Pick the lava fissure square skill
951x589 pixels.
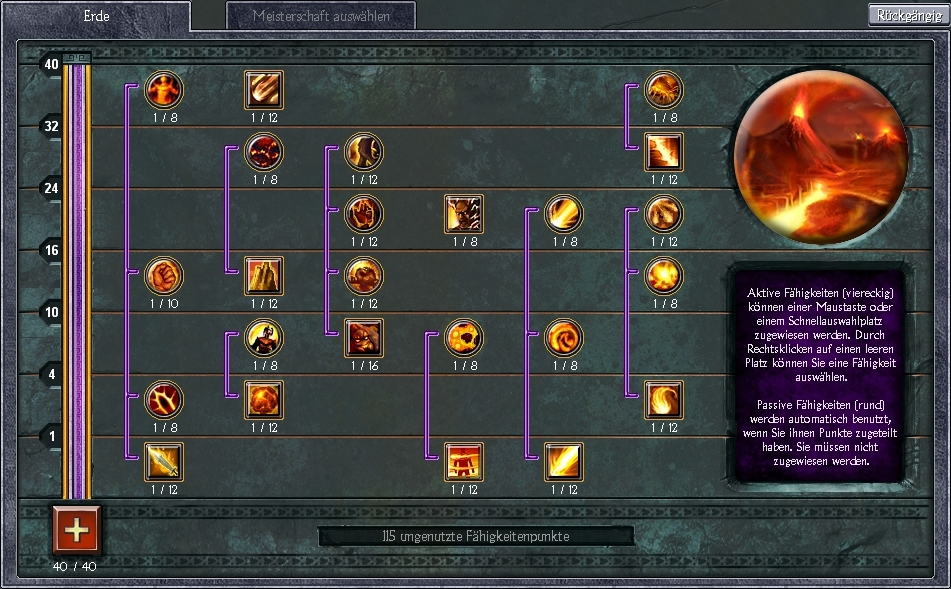(x=664, y=152)
